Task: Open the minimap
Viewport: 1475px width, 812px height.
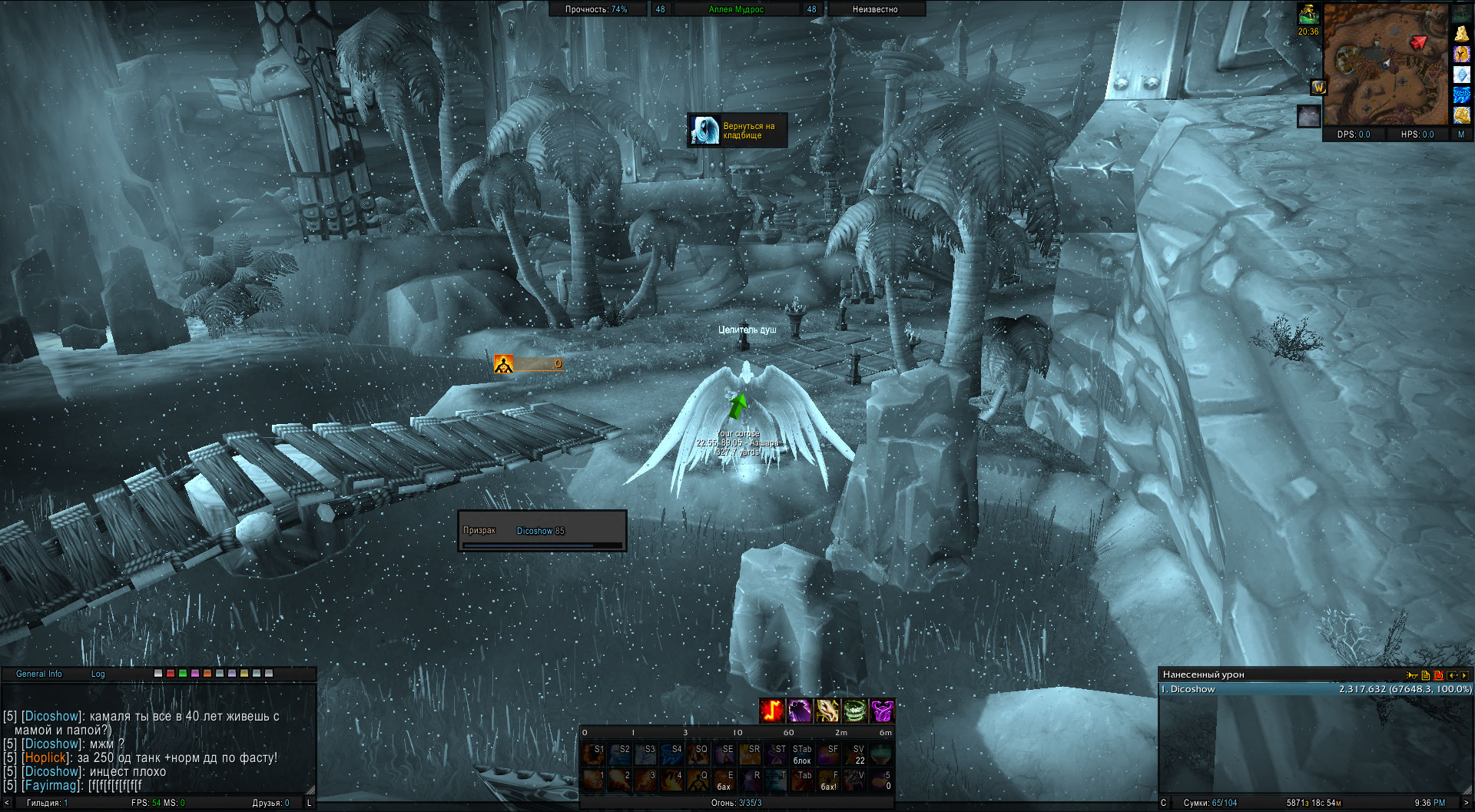Action: click(x=1385, y=64)
